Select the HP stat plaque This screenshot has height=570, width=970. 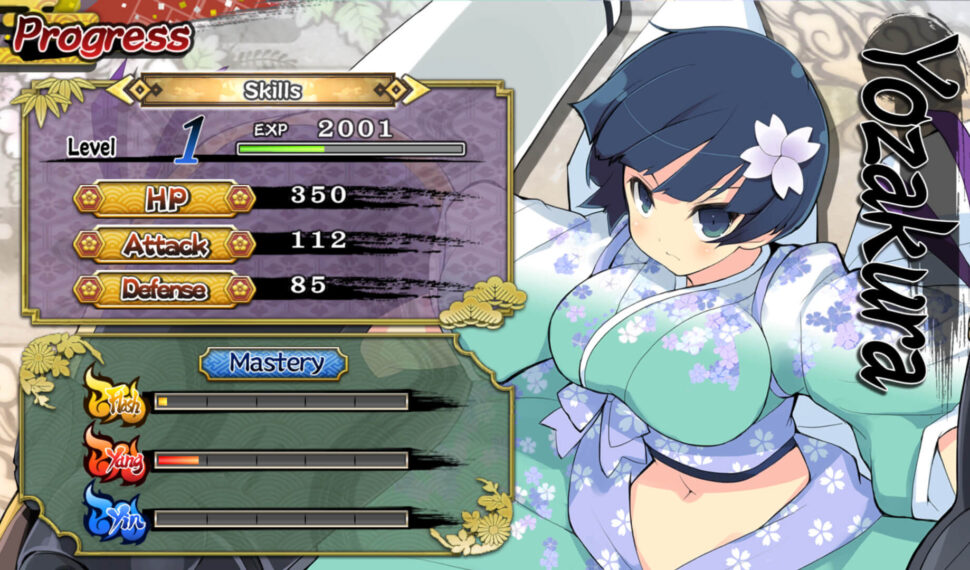164,198
